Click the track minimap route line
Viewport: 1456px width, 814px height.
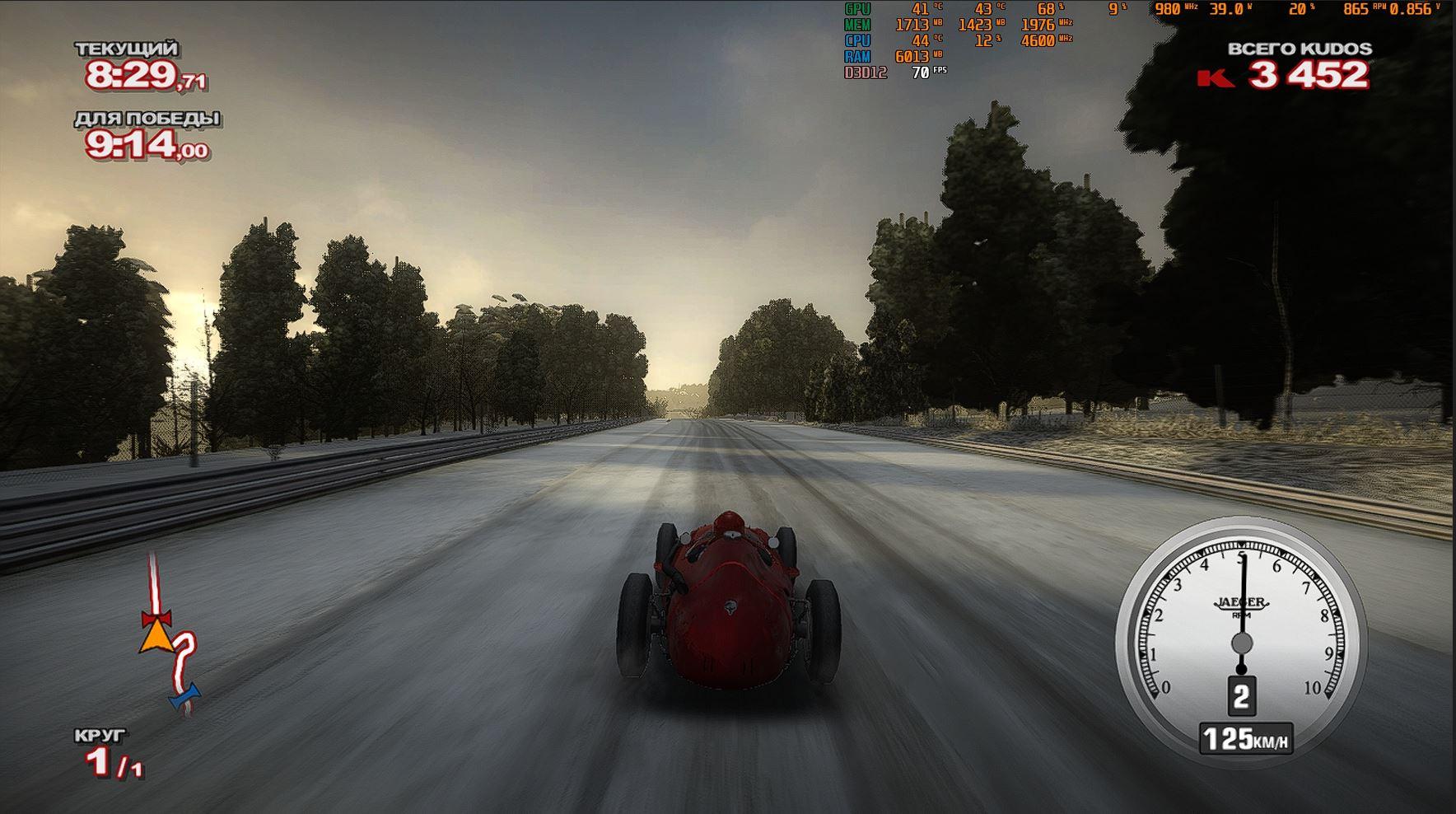pos(152,582)
